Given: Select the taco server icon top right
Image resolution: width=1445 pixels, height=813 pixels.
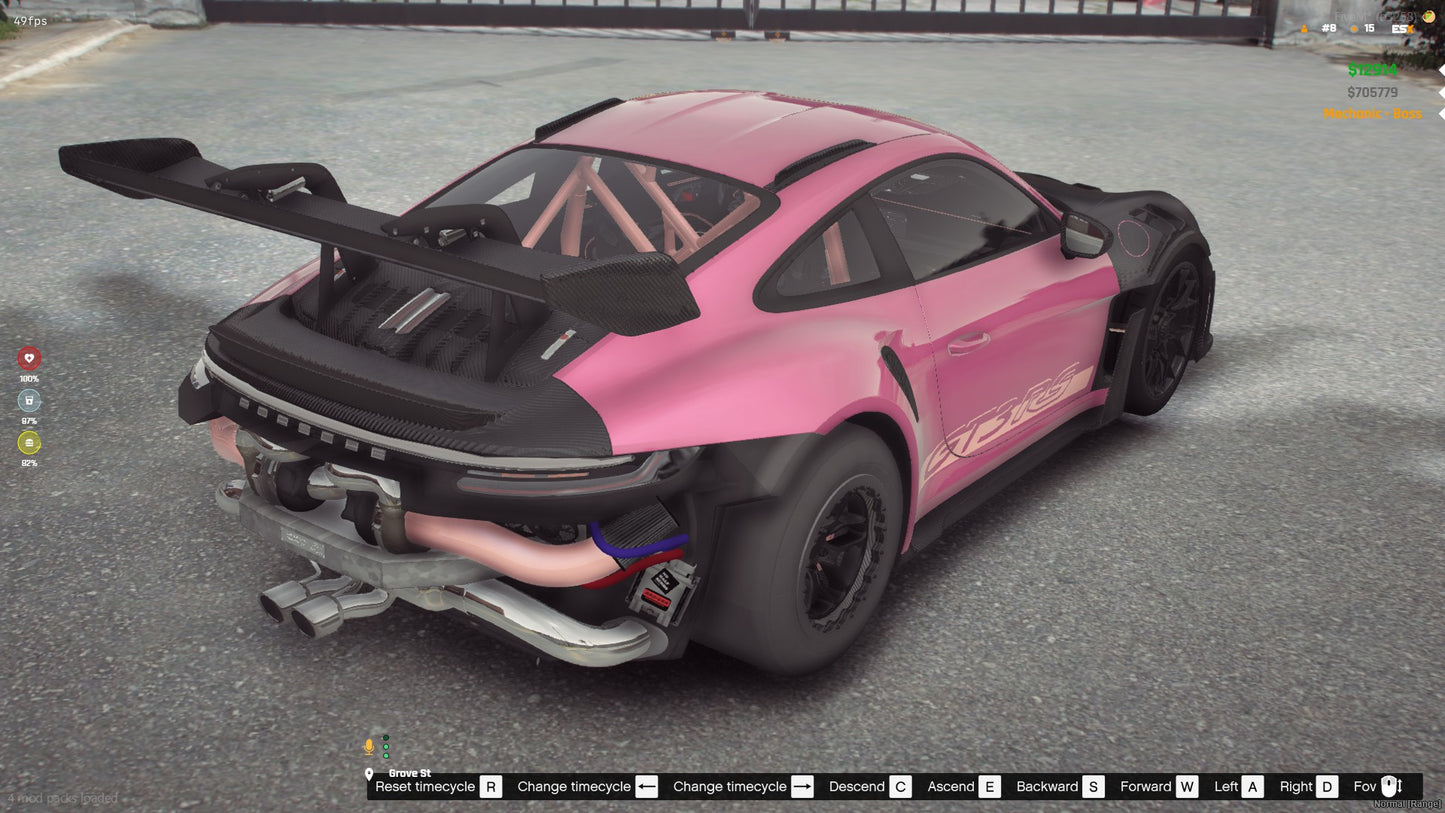Looking at the screenshot, I should 1428,17.
